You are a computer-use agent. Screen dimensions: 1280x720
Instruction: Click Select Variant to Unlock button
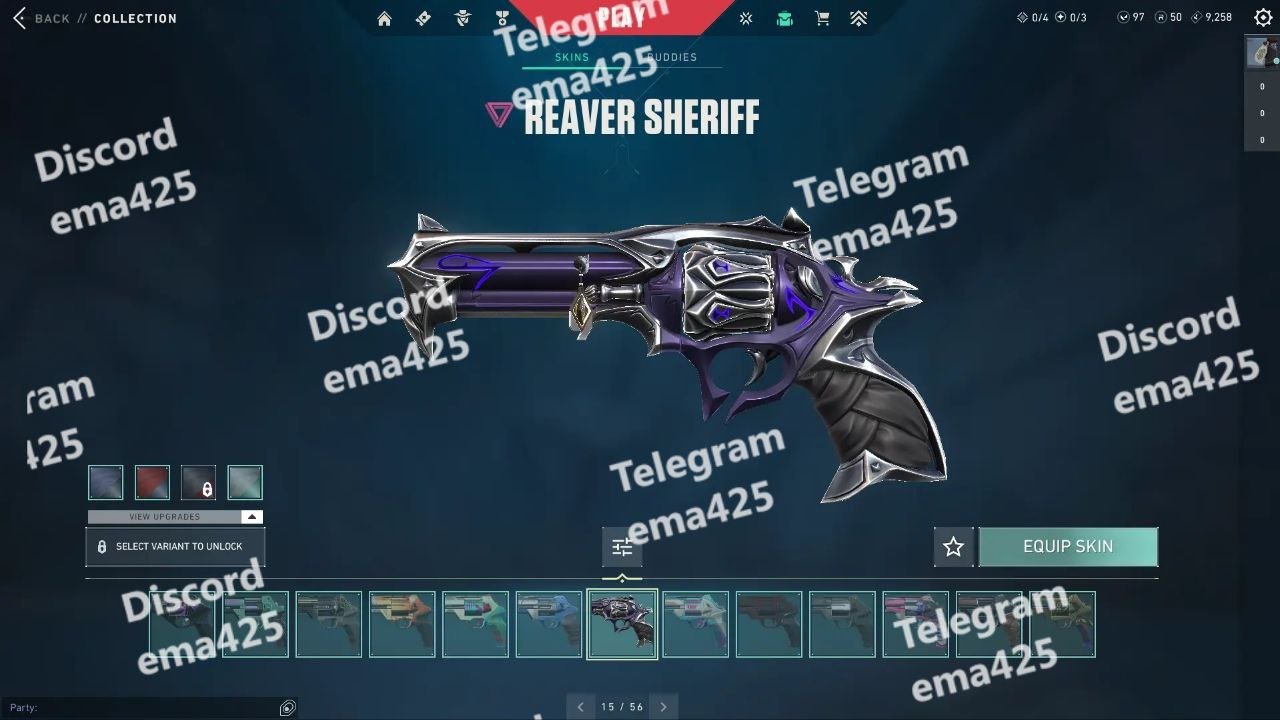click(175, 547)
